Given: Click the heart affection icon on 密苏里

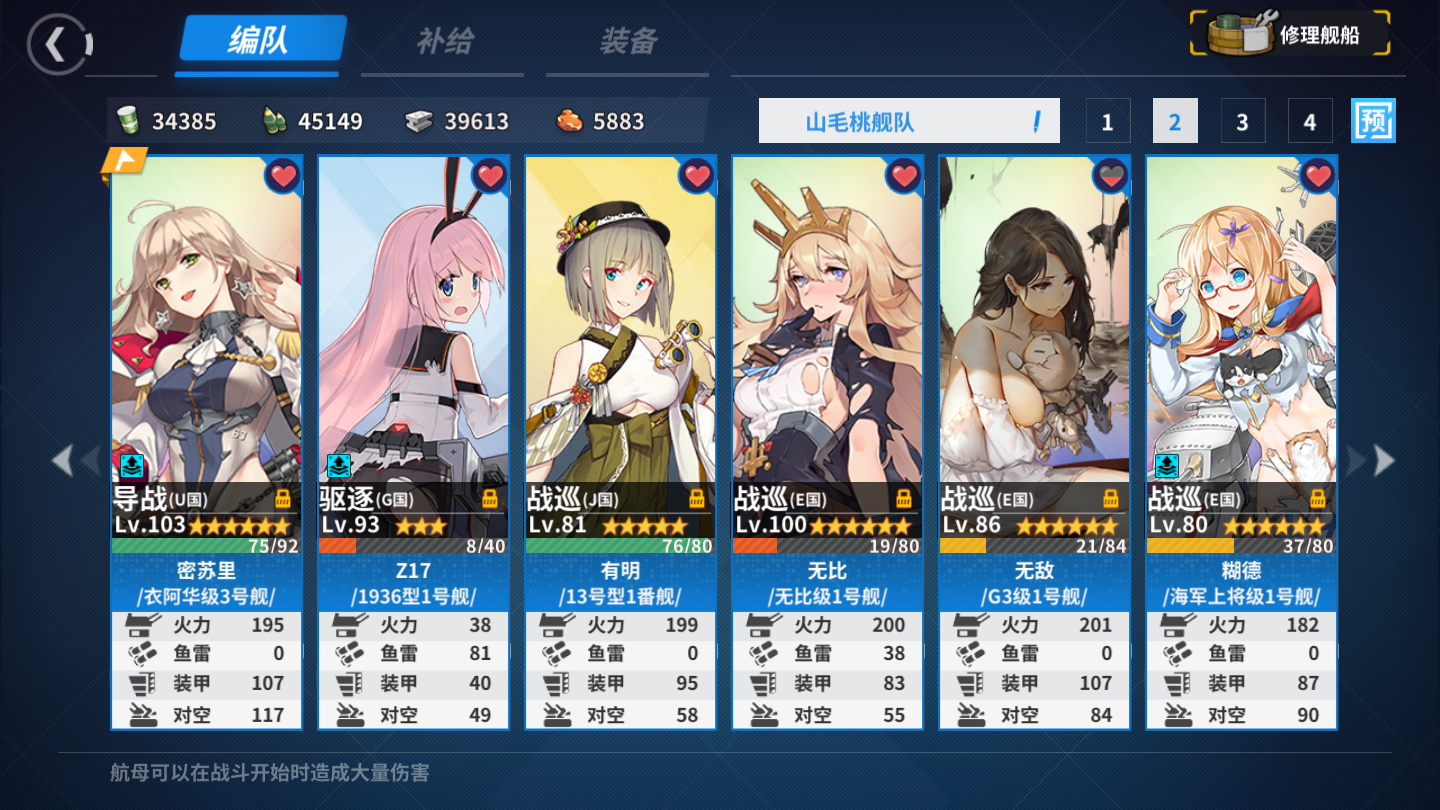Looking at the screenshot, I should coord(281,174).
